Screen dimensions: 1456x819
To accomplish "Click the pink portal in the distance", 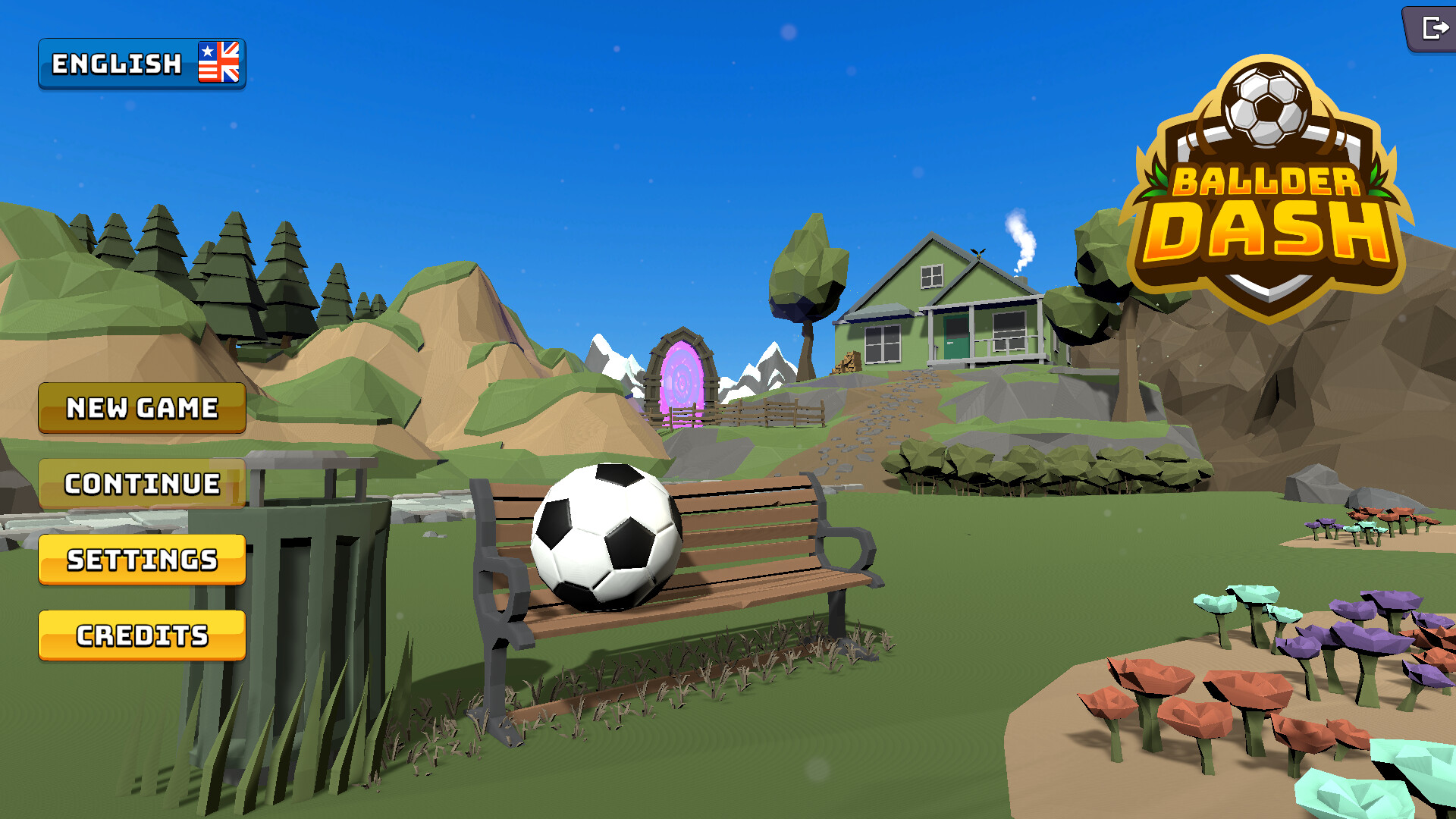I will click(x=681, y=379).
